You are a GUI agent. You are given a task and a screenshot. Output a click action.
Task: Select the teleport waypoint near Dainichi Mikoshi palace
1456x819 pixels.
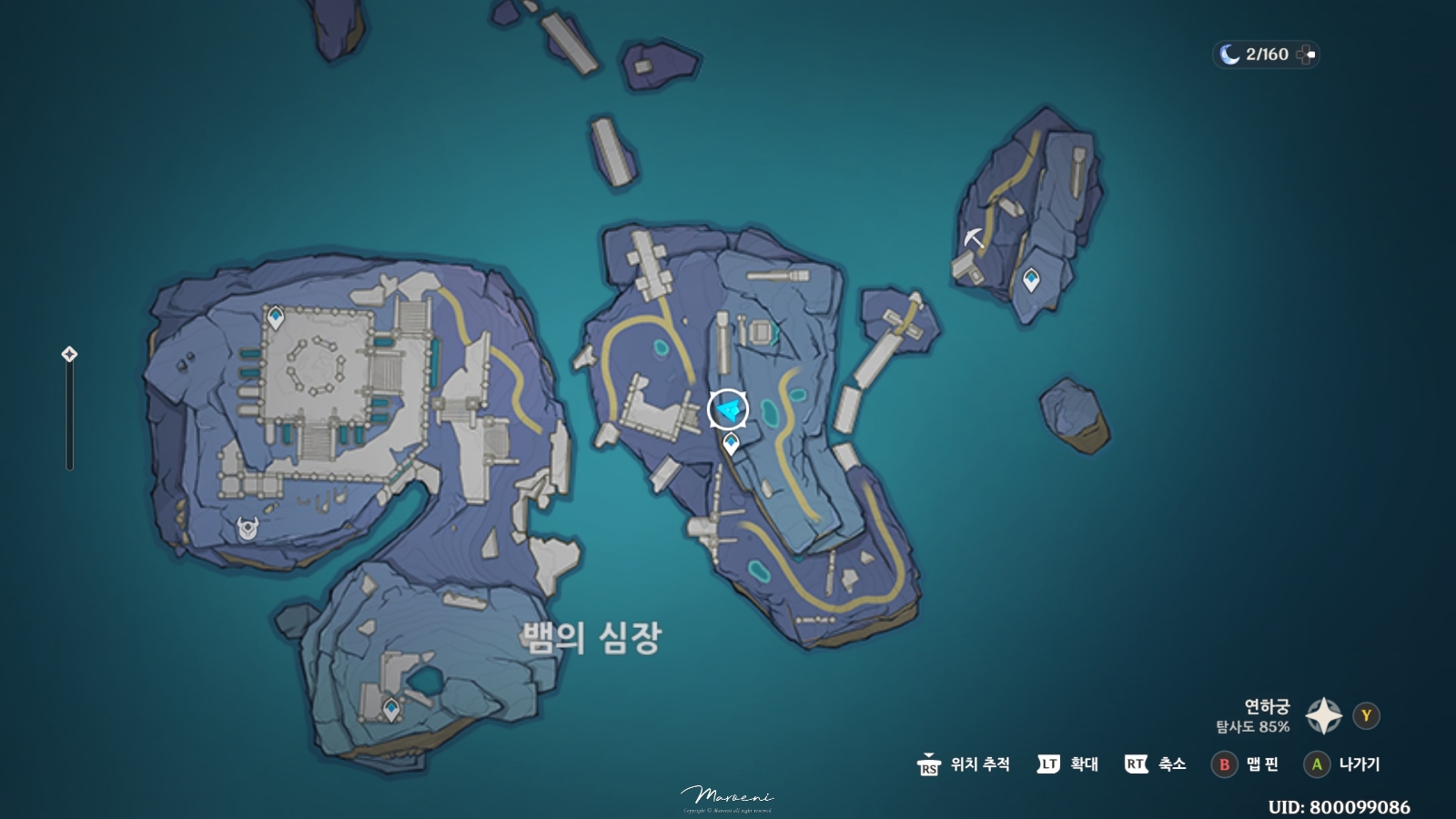(x=278, y=316)
